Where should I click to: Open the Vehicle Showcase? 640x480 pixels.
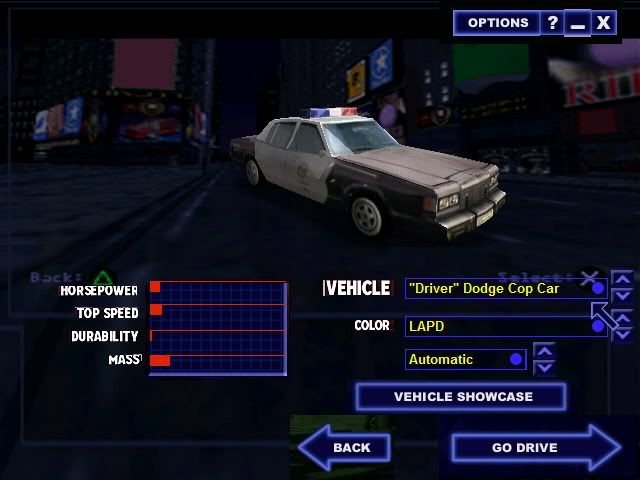(461, 397)
